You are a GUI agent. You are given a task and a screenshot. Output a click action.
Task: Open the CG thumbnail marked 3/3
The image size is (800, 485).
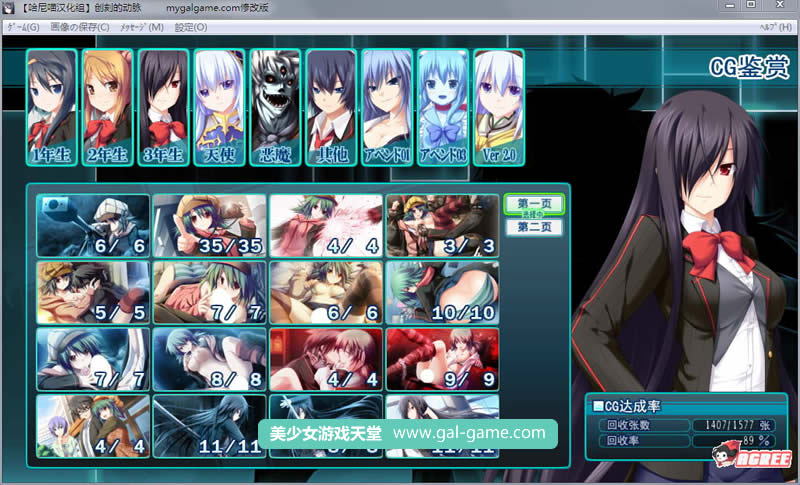pos(442,225)
